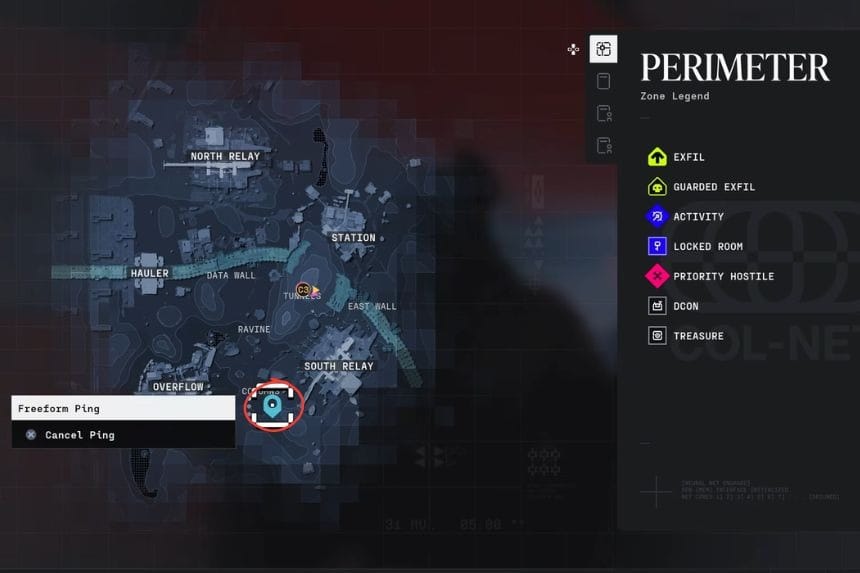Click the Data Wall map label
The width and height of the screenshot is (860, 573).
click(231, 276)
